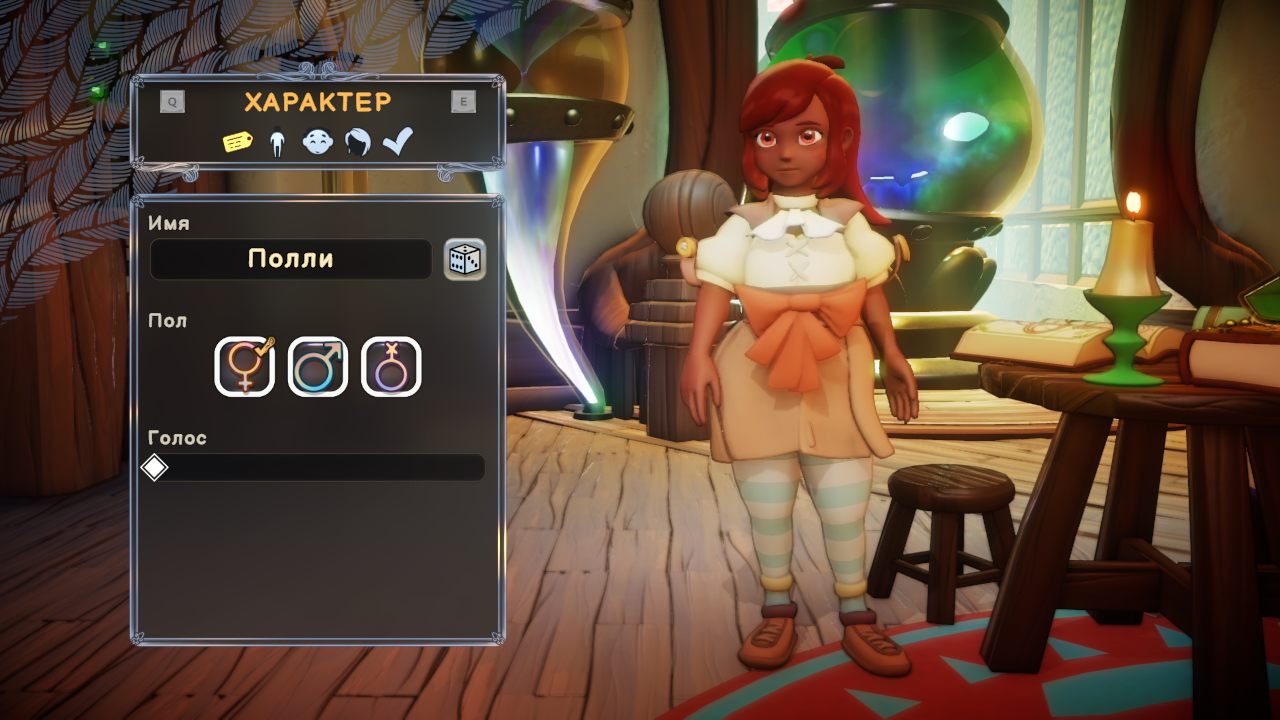Click the name field showing Полли
Image resolution: width=1280 pixels, height=720 pixels.
tap(290, 259)
